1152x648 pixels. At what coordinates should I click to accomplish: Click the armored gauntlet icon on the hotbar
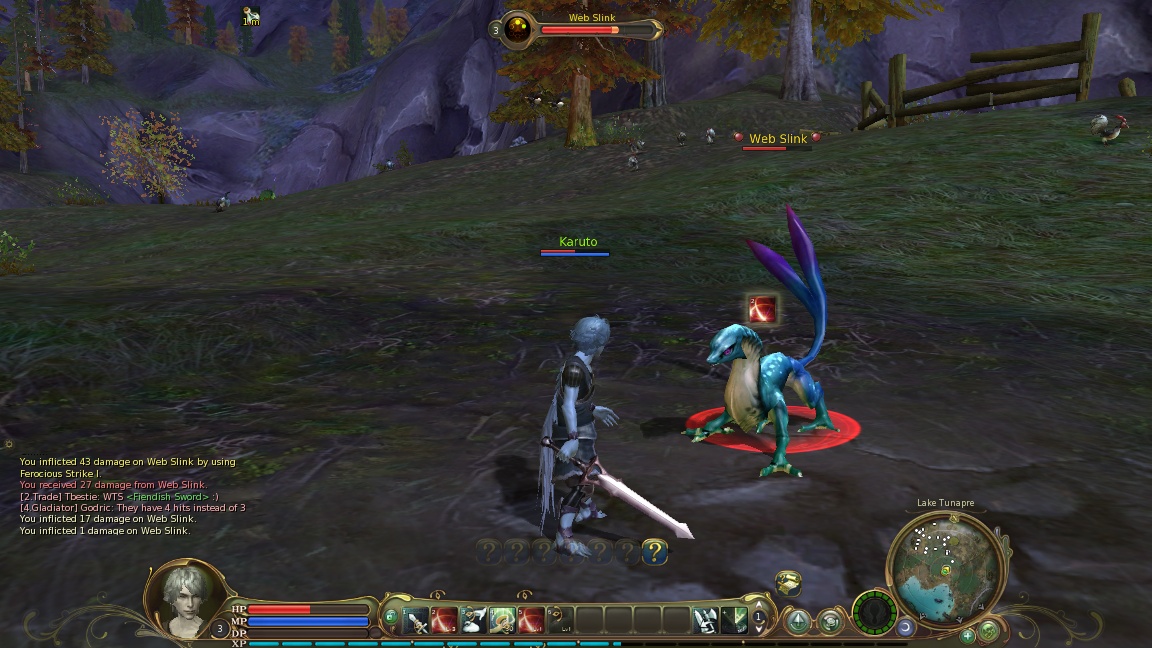706,620
